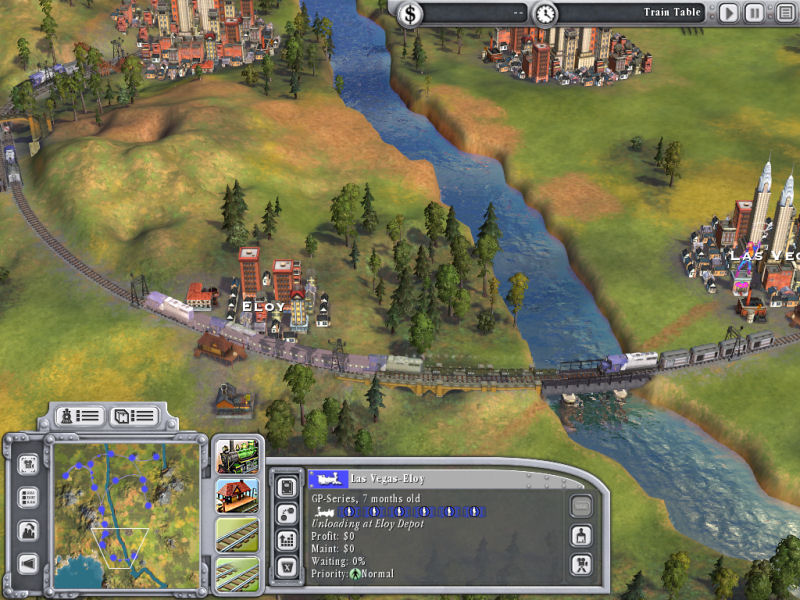Open the train report document icon
Viewport: 800px width, 600px height.
tap(285, 487)
